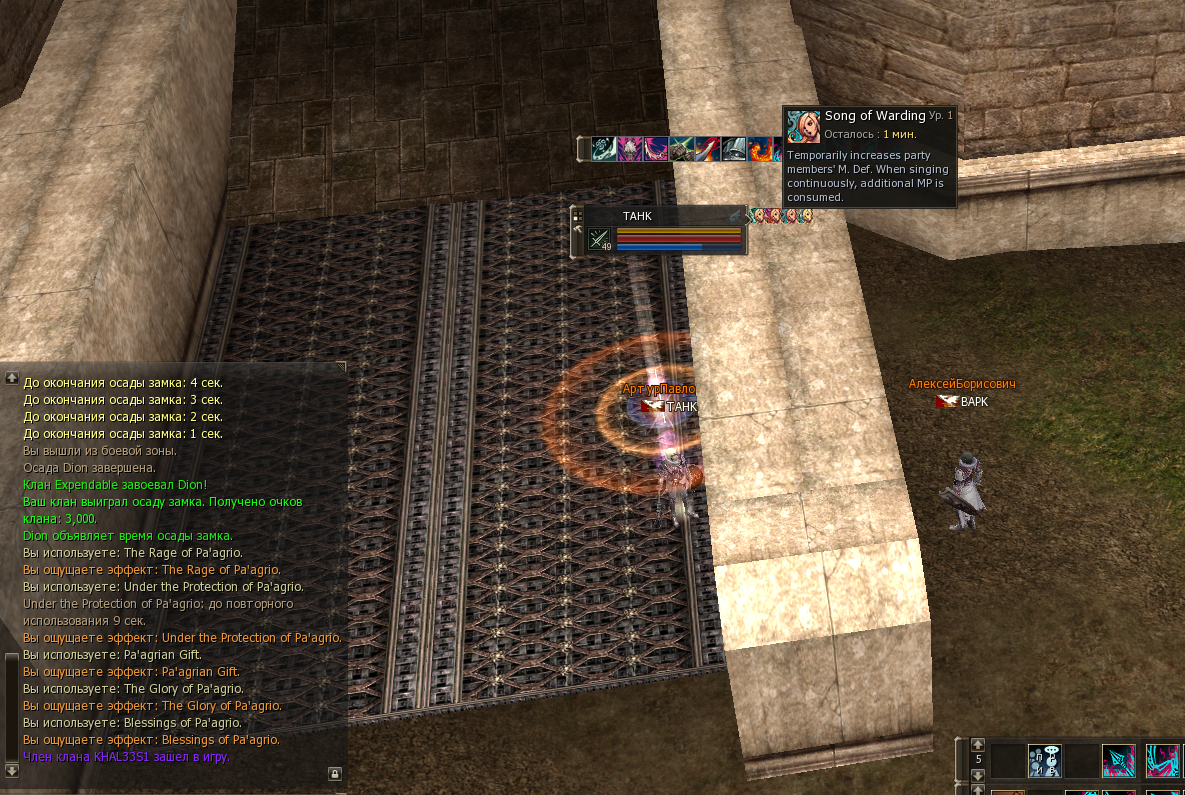Toggle the chat window lock
This screenshot has width=1185, height=795.
(x=334, y=773)
